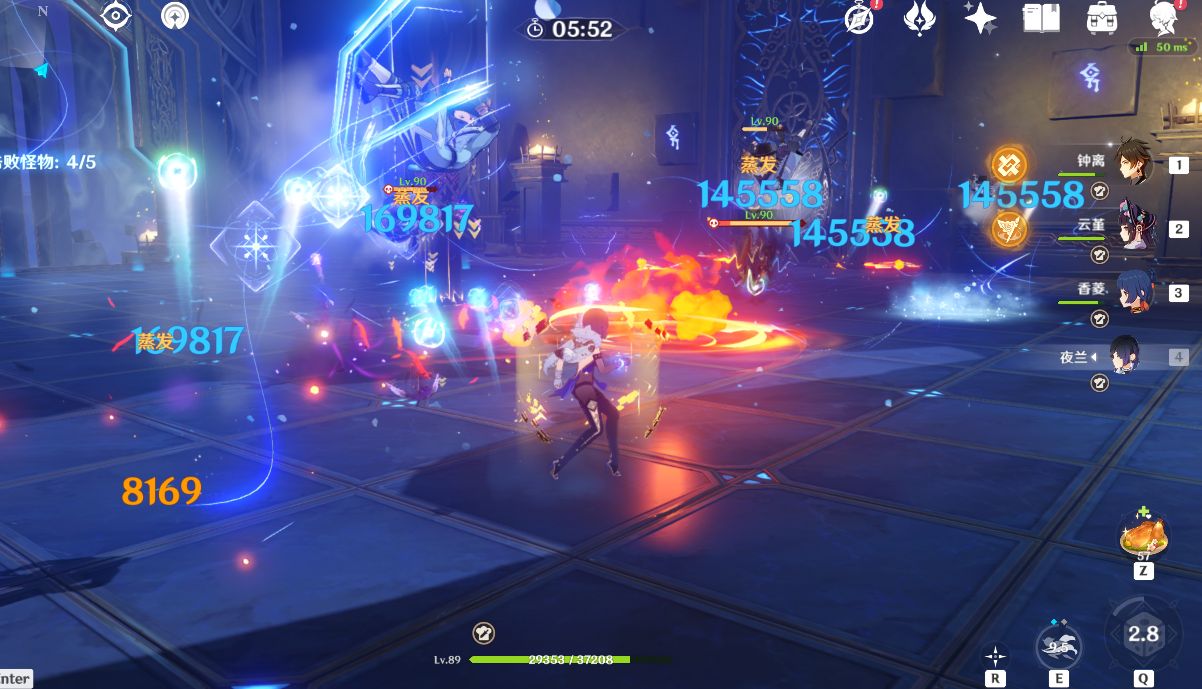
Task: Activate the Elemental Burst with 2.8 cooldown
Action: pos(1143,634)
